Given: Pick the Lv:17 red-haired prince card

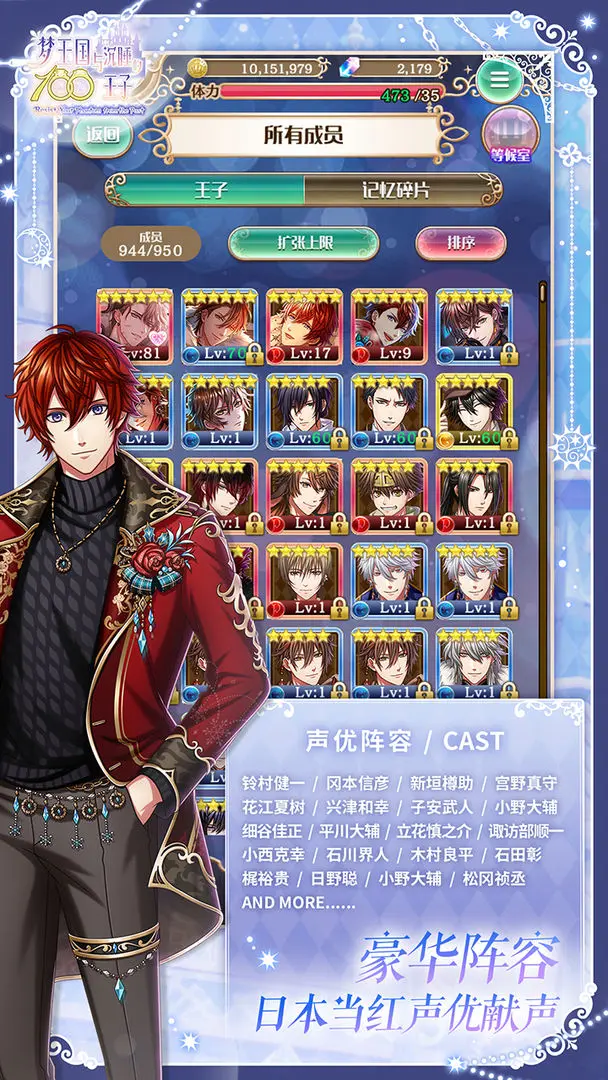Looking at the screenshot, I should click(x=304, y=327).
